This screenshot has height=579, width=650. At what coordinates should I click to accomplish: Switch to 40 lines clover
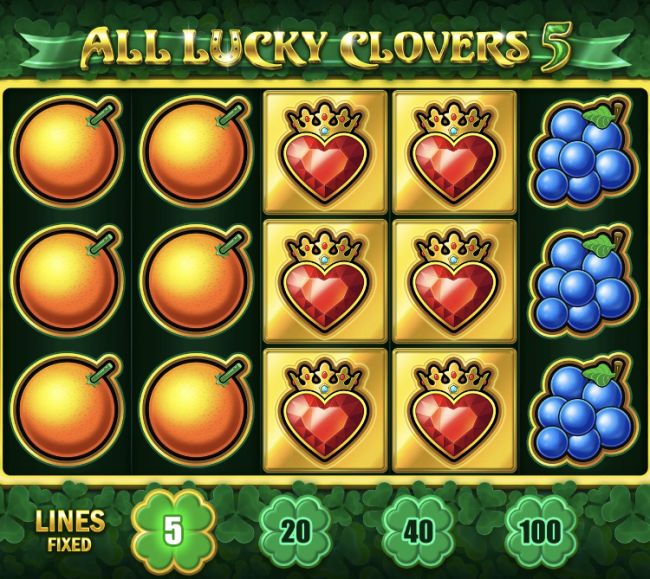coord(418,530)
